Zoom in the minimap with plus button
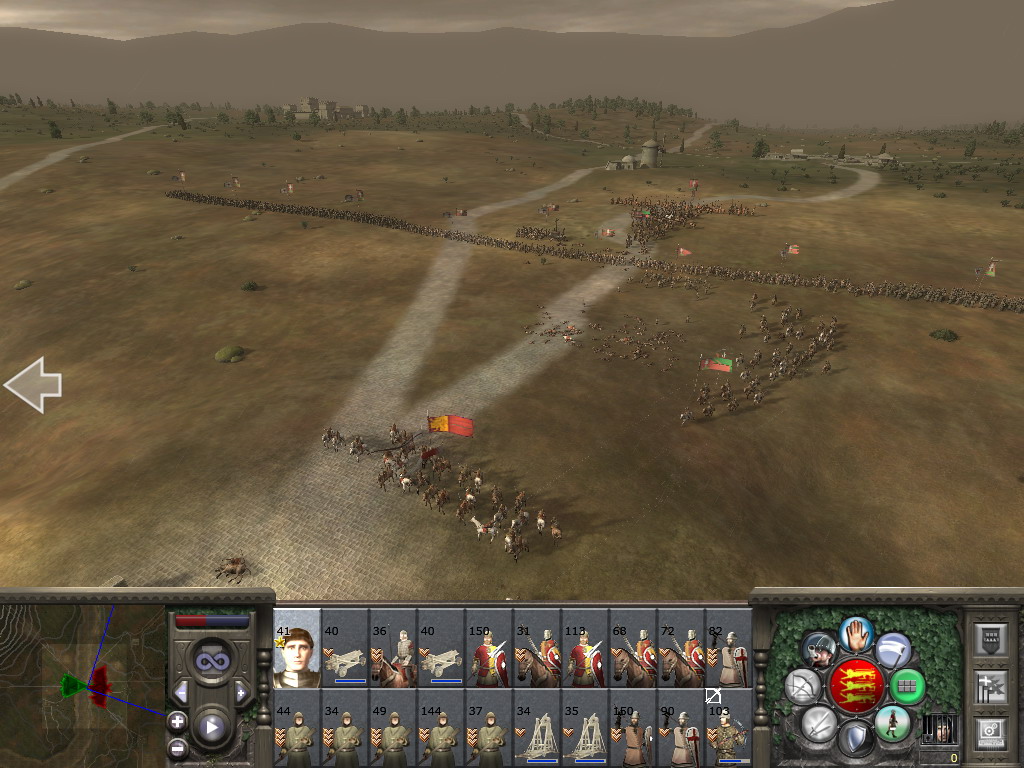The height and width of the screenshot is (768, 1024). (x=177, y=720)
